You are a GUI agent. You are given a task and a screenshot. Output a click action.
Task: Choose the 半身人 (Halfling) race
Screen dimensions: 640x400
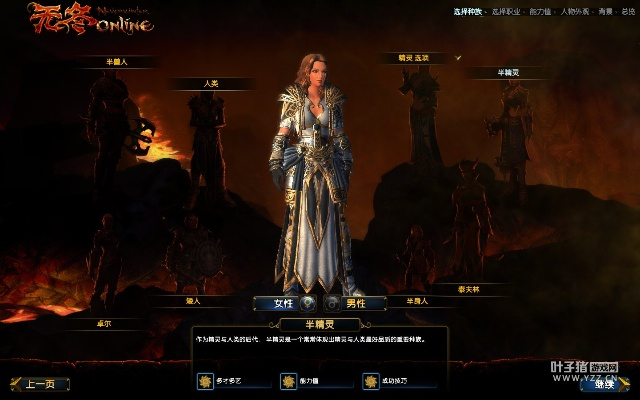(x=416, y=299)
